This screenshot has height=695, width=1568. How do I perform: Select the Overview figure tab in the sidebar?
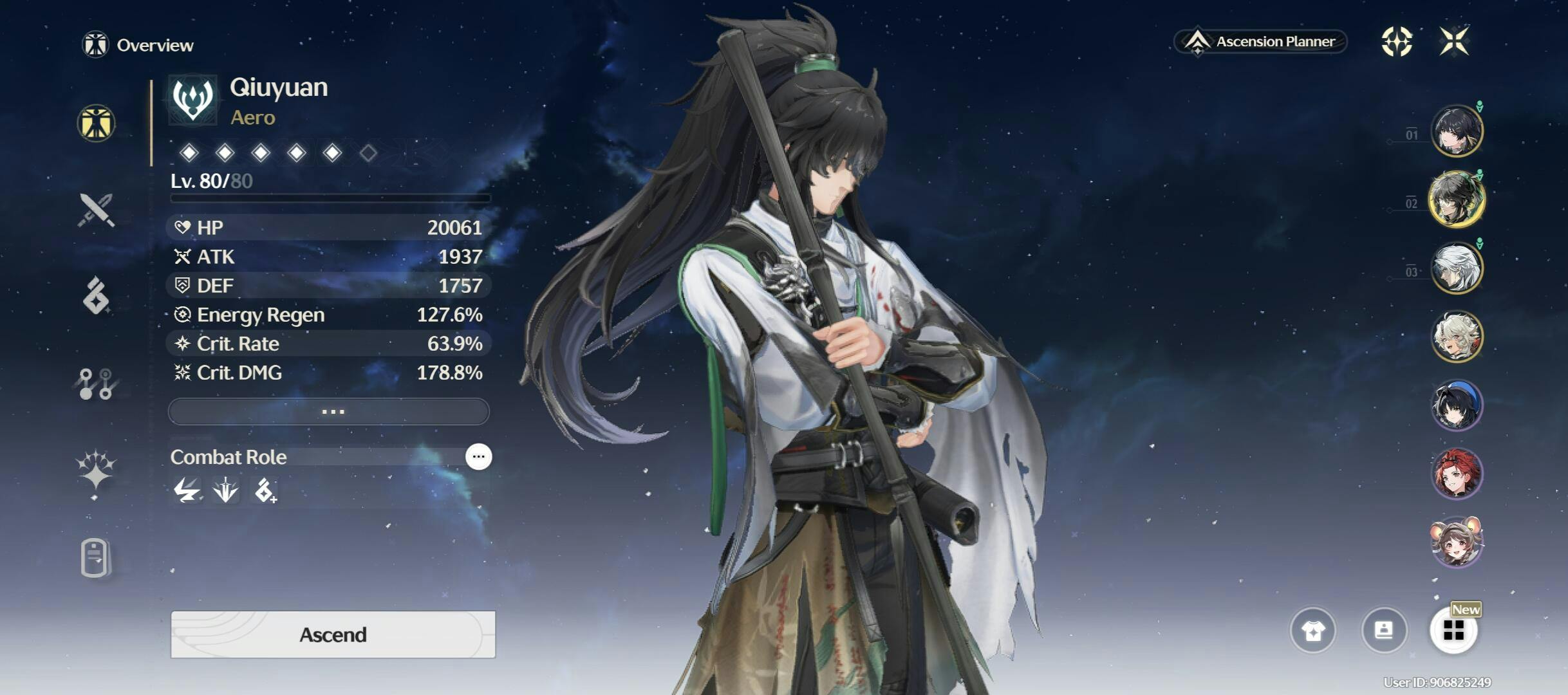[96, 123]
